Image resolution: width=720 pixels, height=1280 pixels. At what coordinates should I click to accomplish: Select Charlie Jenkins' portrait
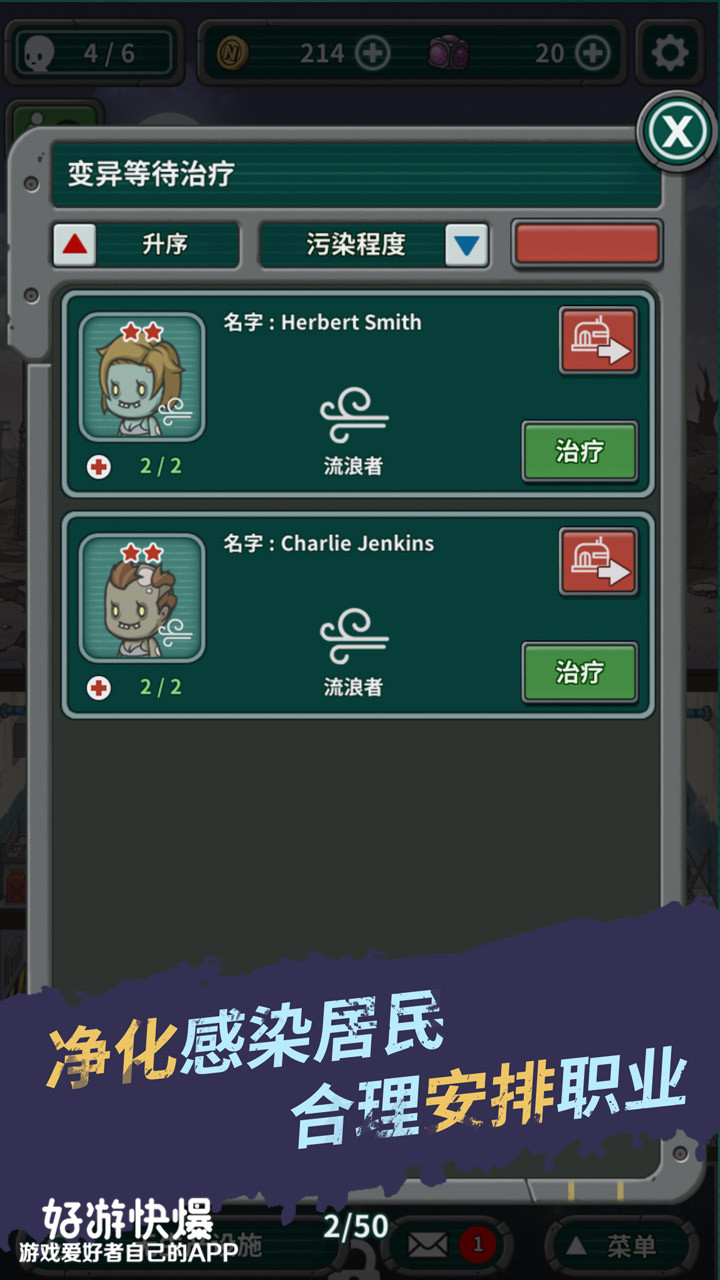click(142, 598)
